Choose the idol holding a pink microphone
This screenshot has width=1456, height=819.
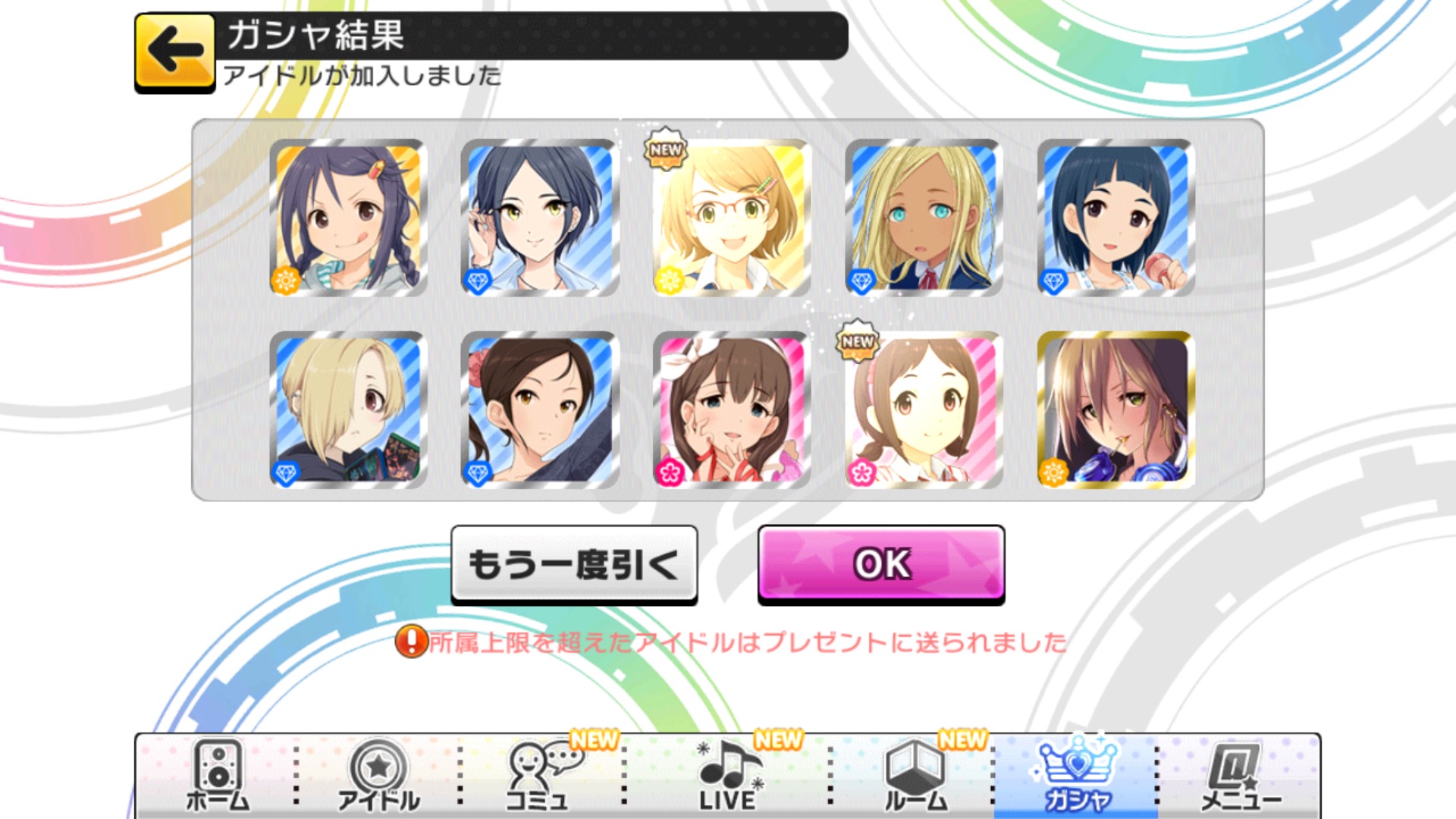[x=1116, y=218]
